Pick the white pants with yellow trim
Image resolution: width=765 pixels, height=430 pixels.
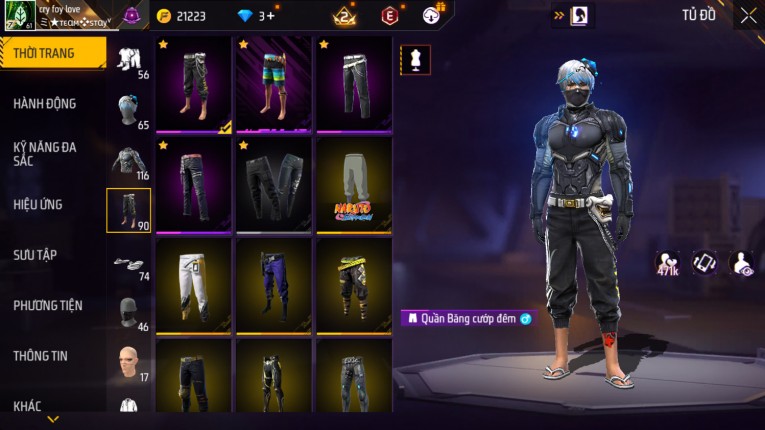pos(194,284)
